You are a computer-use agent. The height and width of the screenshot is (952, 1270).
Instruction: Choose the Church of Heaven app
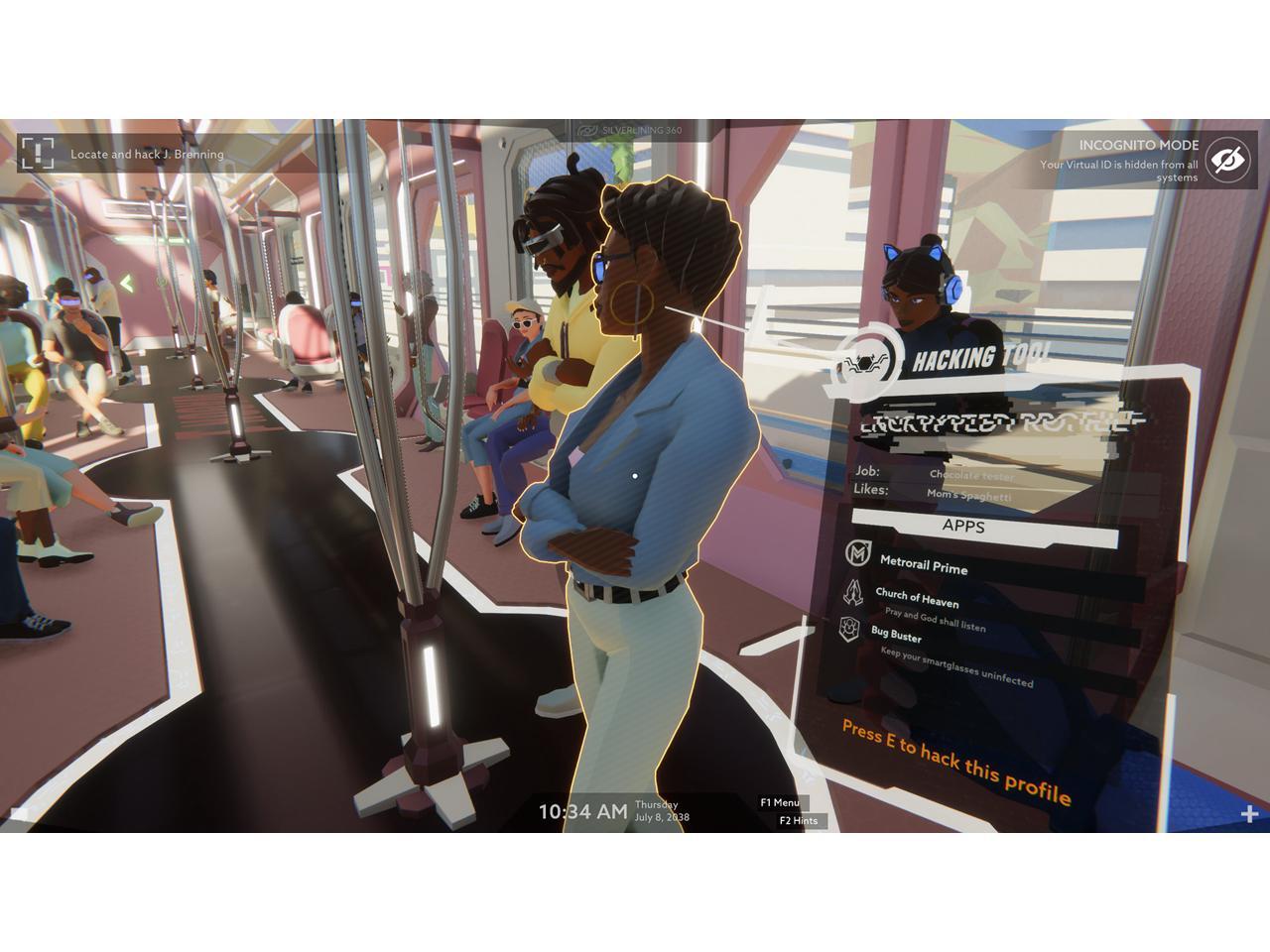tap(917, 598)
